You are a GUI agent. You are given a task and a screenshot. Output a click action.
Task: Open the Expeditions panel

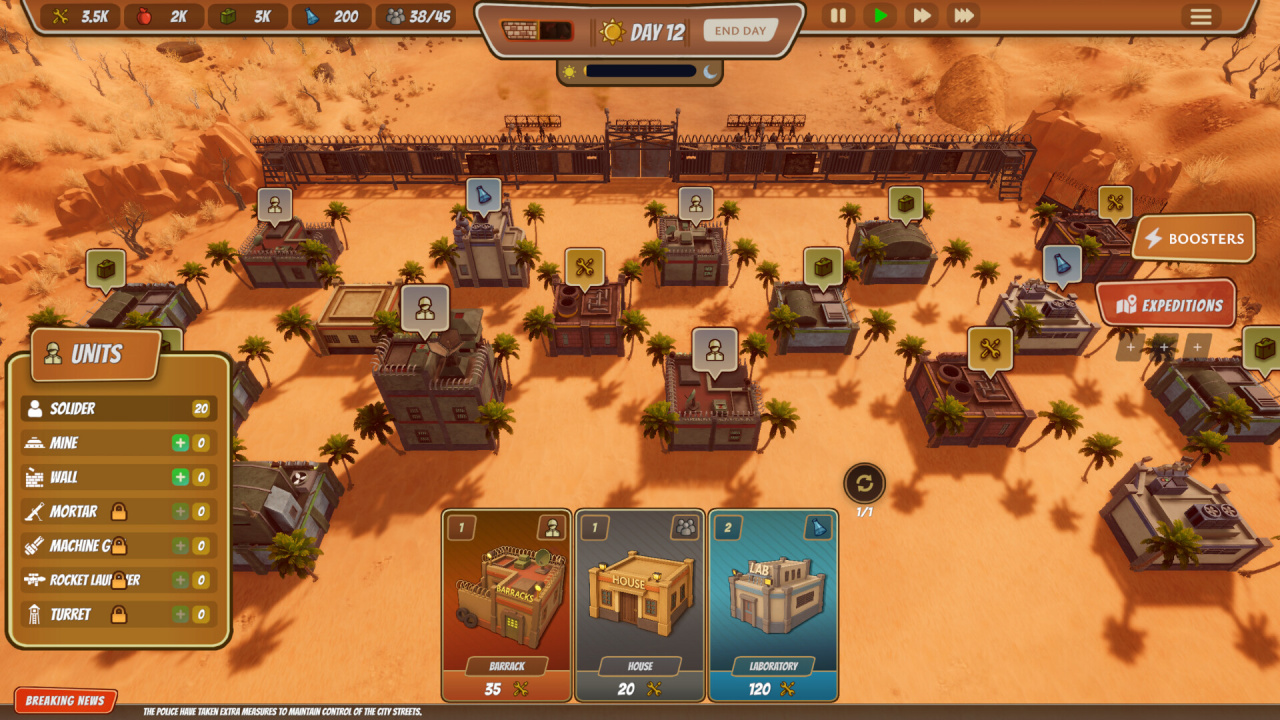pos(1167,305)
